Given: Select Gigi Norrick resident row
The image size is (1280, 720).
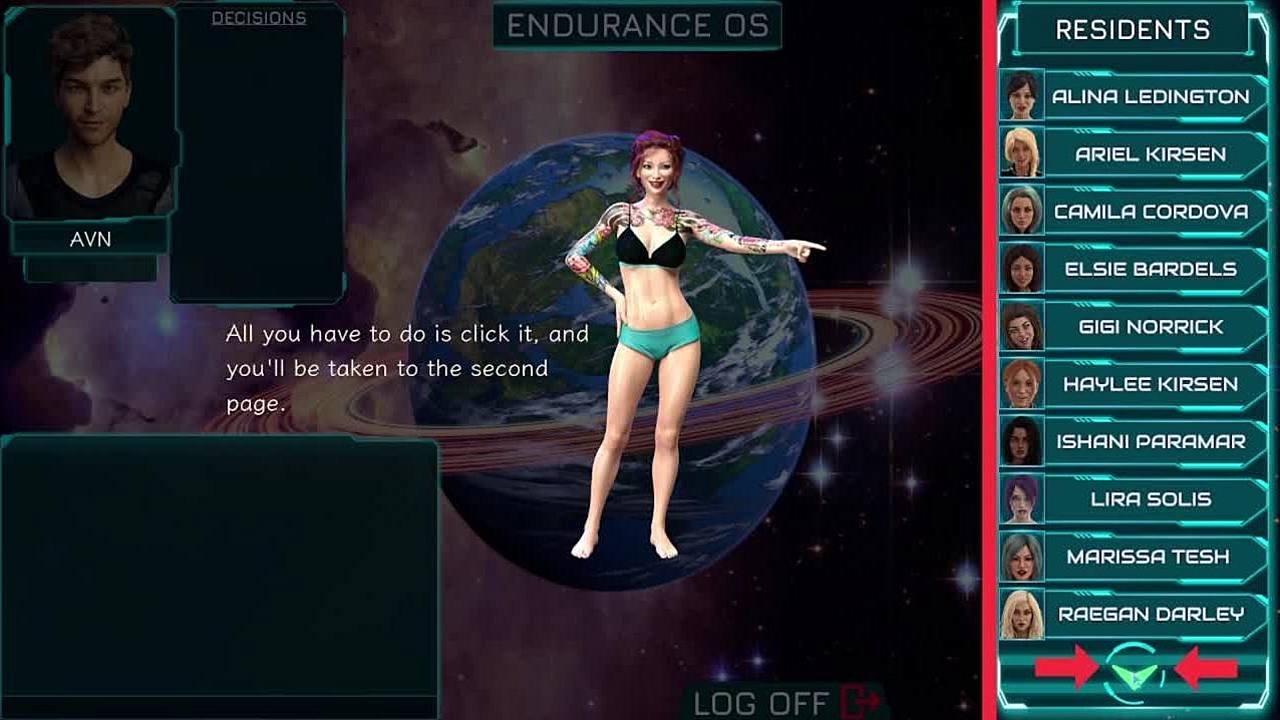Looking at the screenshot, I should [1150, 327].
